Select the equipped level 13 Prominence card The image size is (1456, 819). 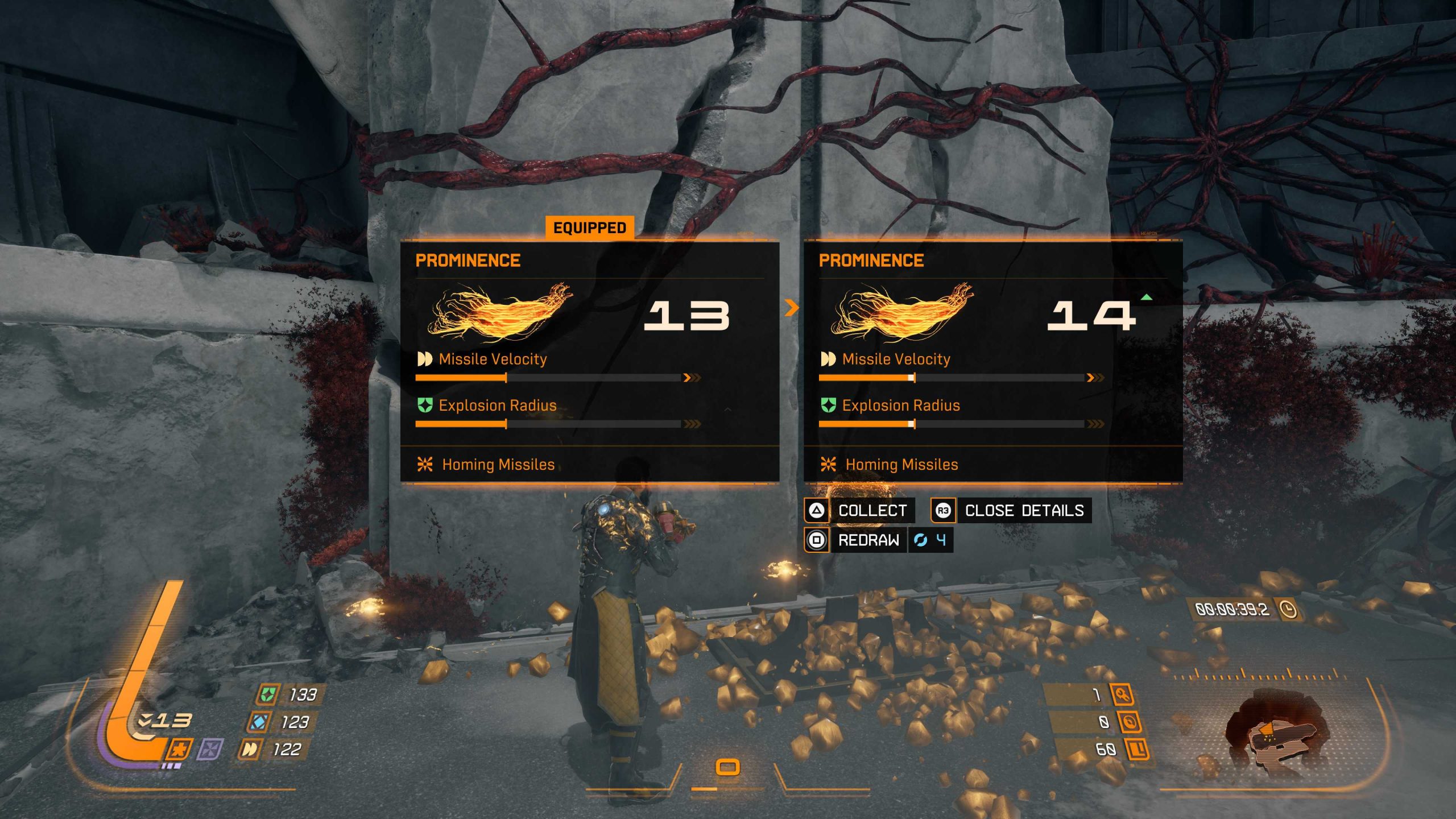pos(589,362)
